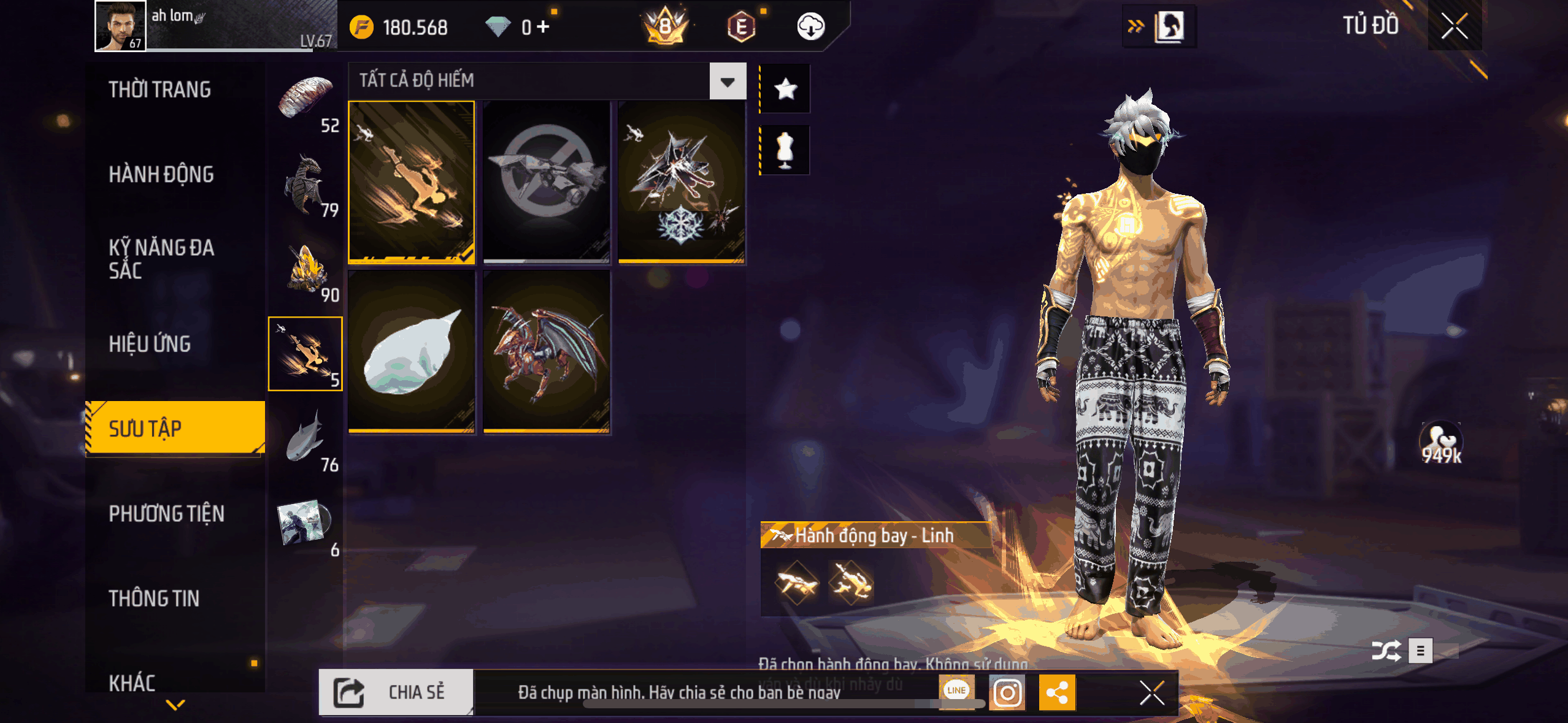The height and width of the screenshot is (723, 1568).
Task: Choose the white leaf-shaped item tile
Action: (x=412, y=352)
